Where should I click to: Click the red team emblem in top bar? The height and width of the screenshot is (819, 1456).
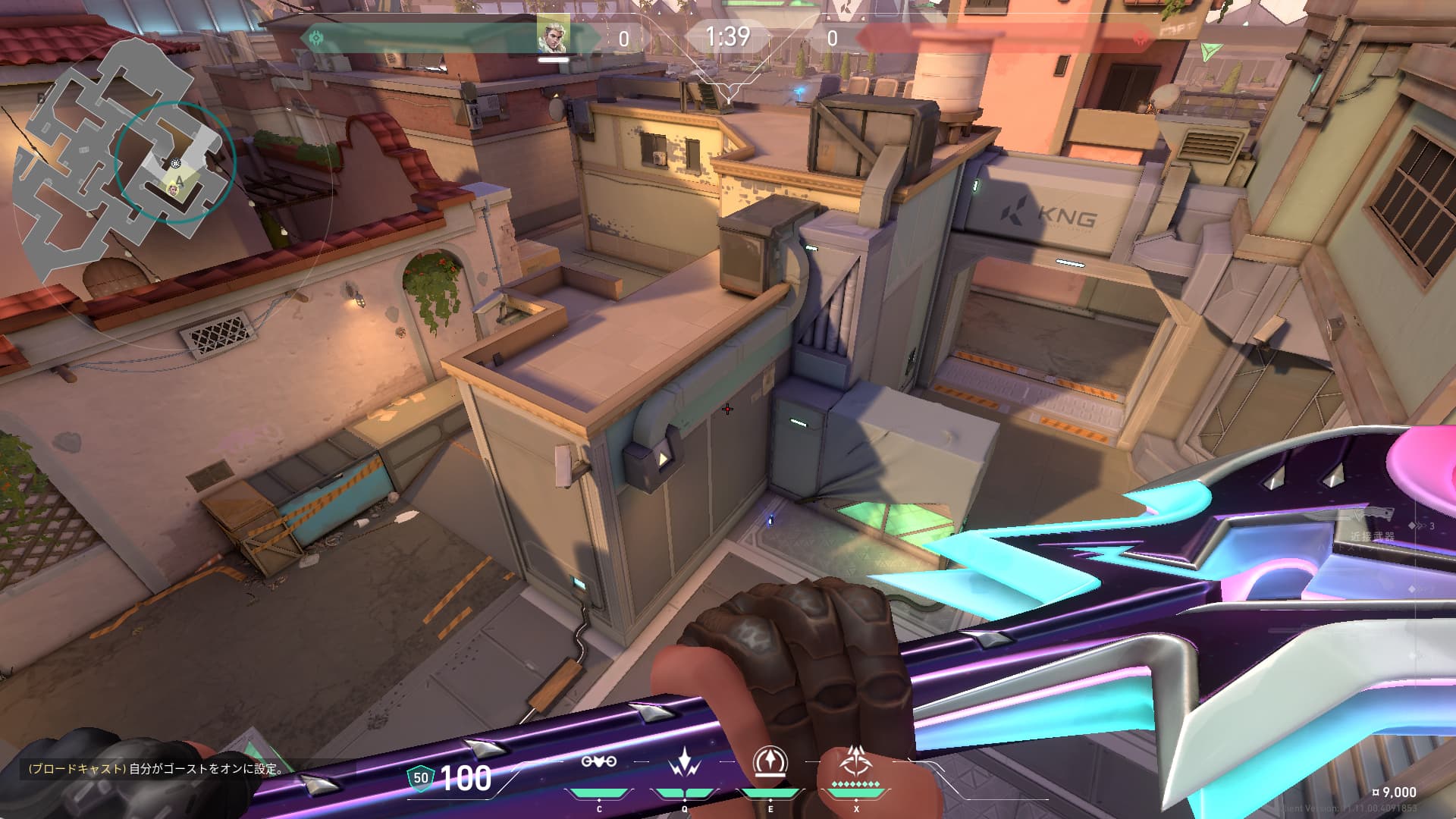click(x=1140, y=37)
